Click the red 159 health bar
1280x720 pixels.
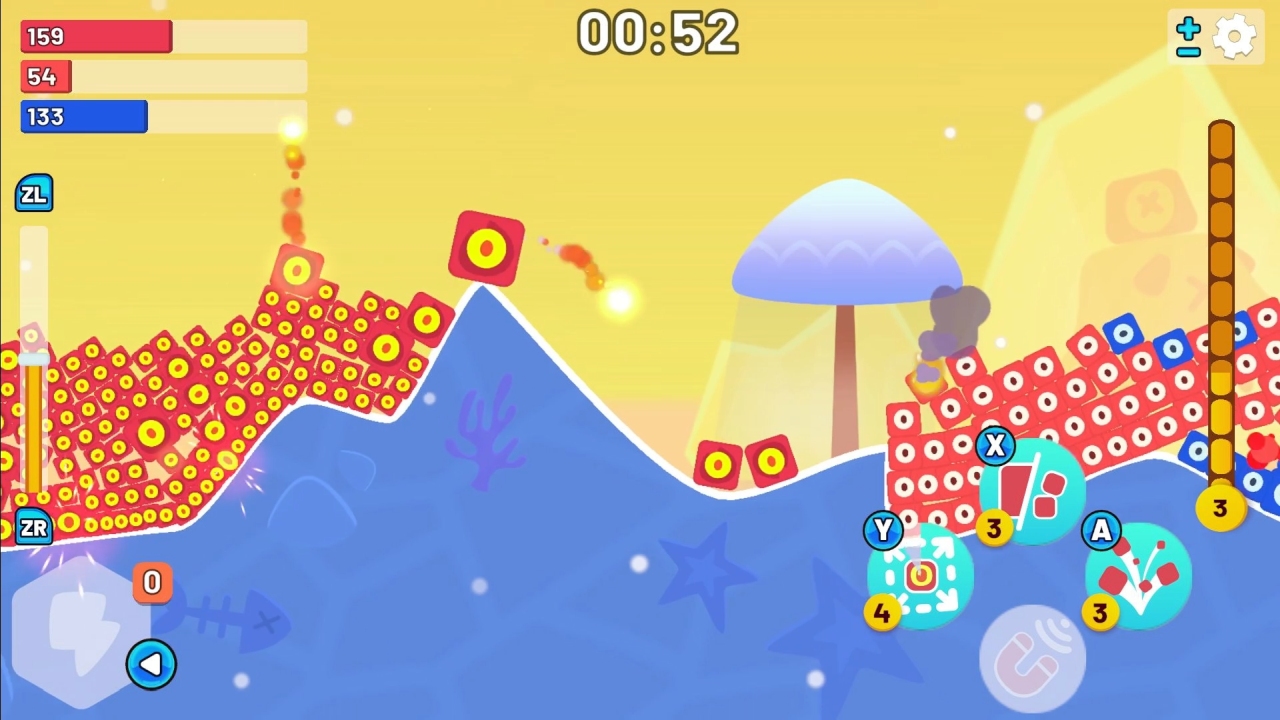95,36
